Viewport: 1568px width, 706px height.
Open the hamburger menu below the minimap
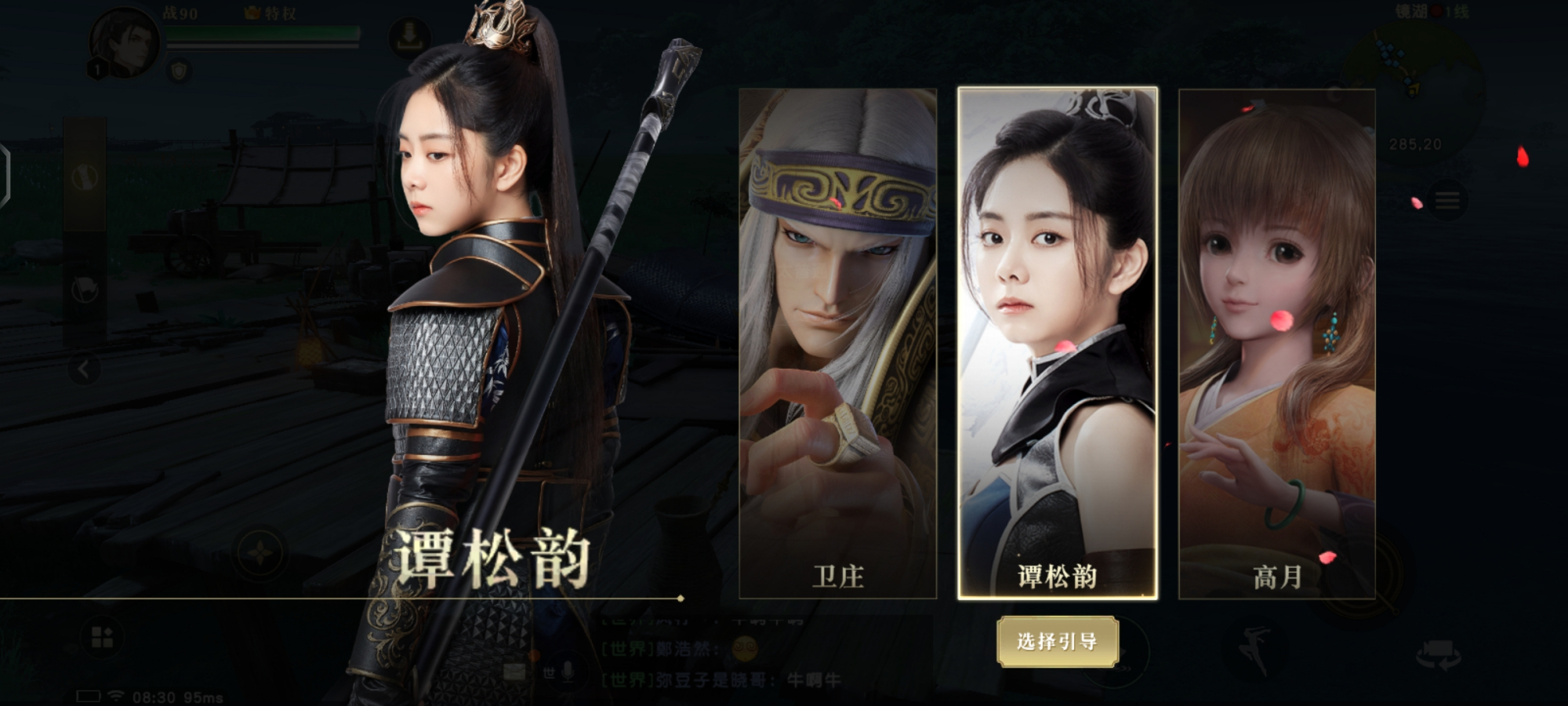pyautogui.click(x=1447, y=198)
